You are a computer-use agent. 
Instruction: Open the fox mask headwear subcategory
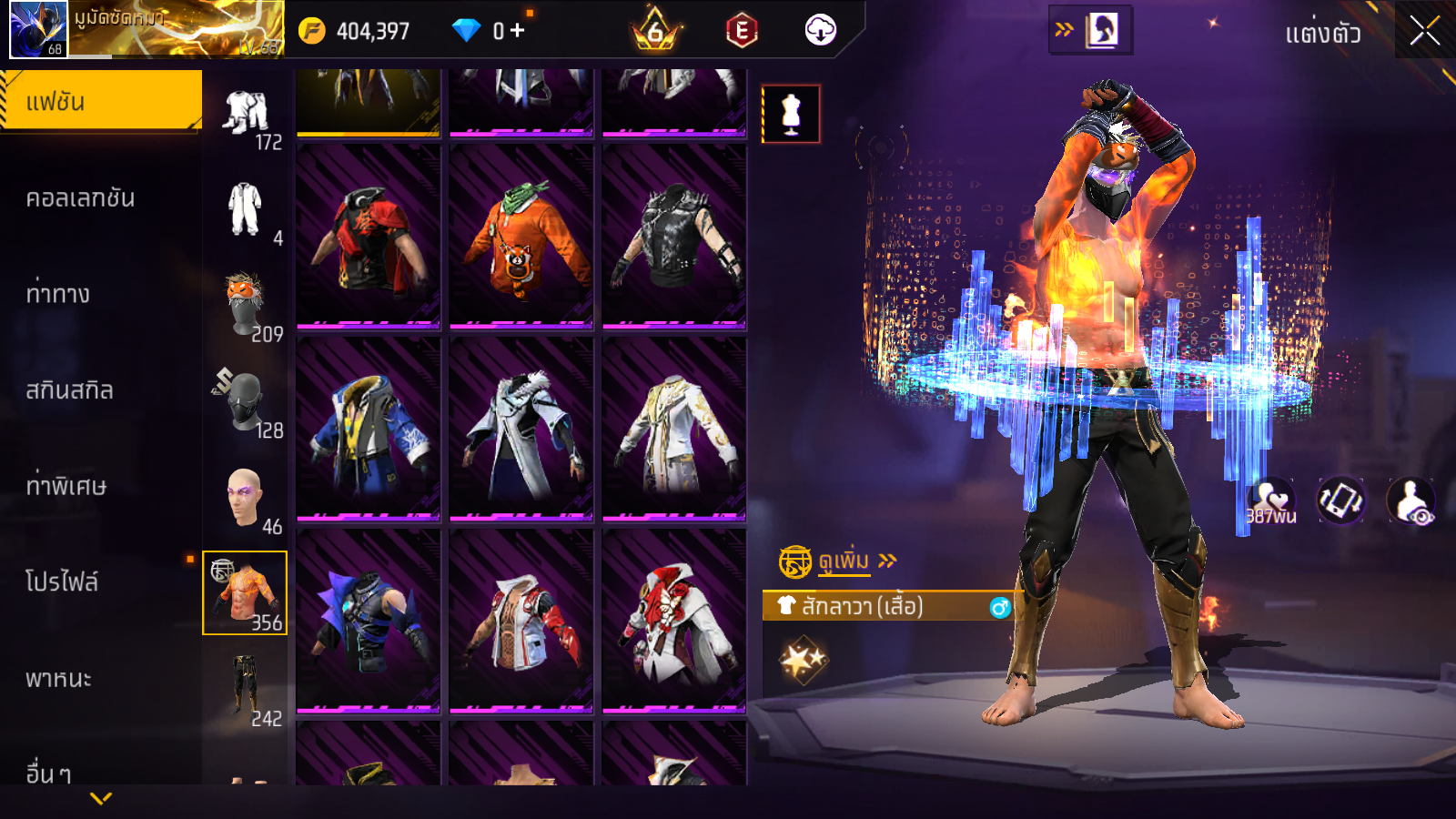tap(245, 304)
